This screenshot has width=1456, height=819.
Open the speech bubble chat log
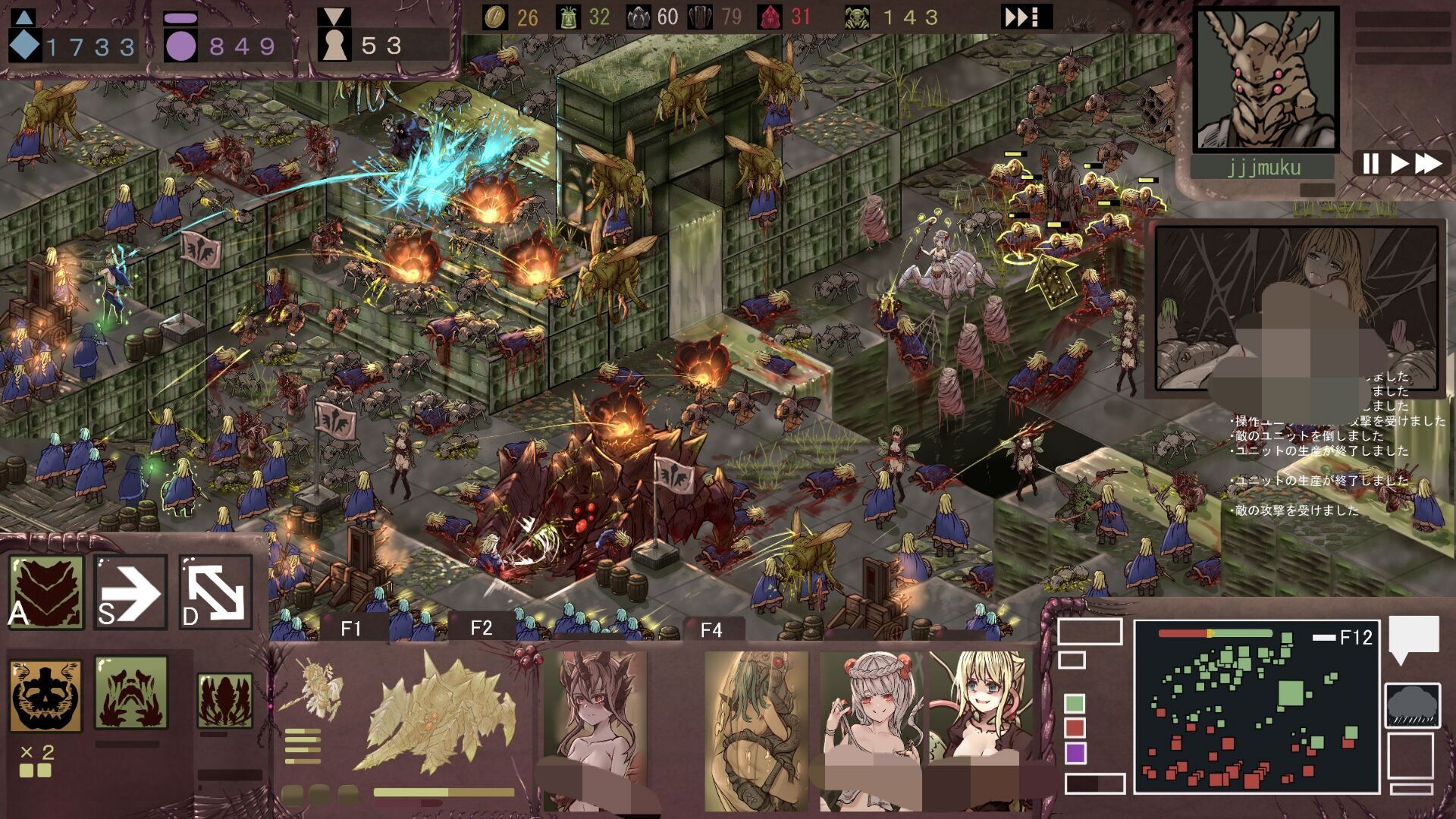point(1414,636)
